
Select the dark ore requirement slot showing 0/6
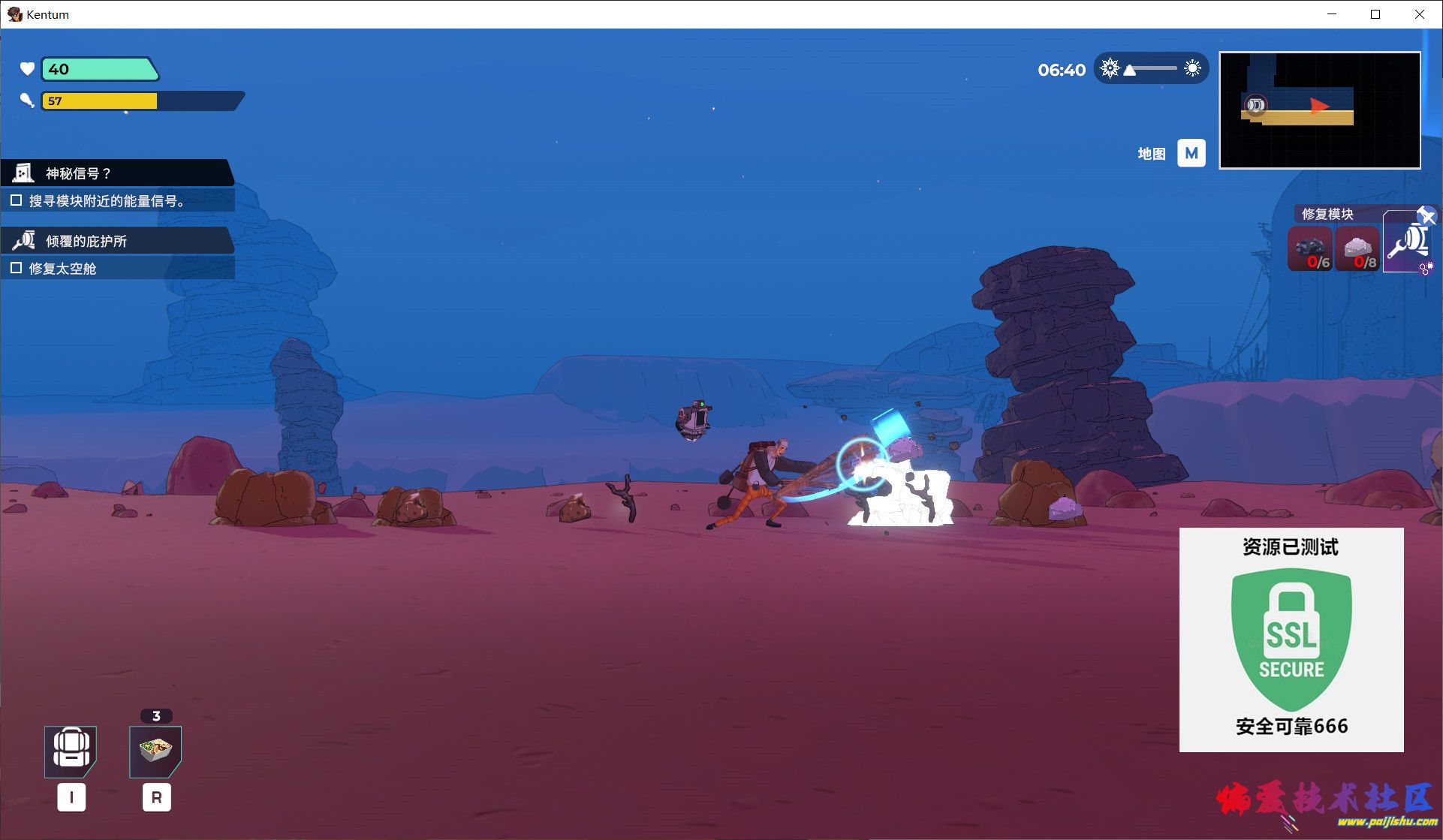click(1310, 250)
